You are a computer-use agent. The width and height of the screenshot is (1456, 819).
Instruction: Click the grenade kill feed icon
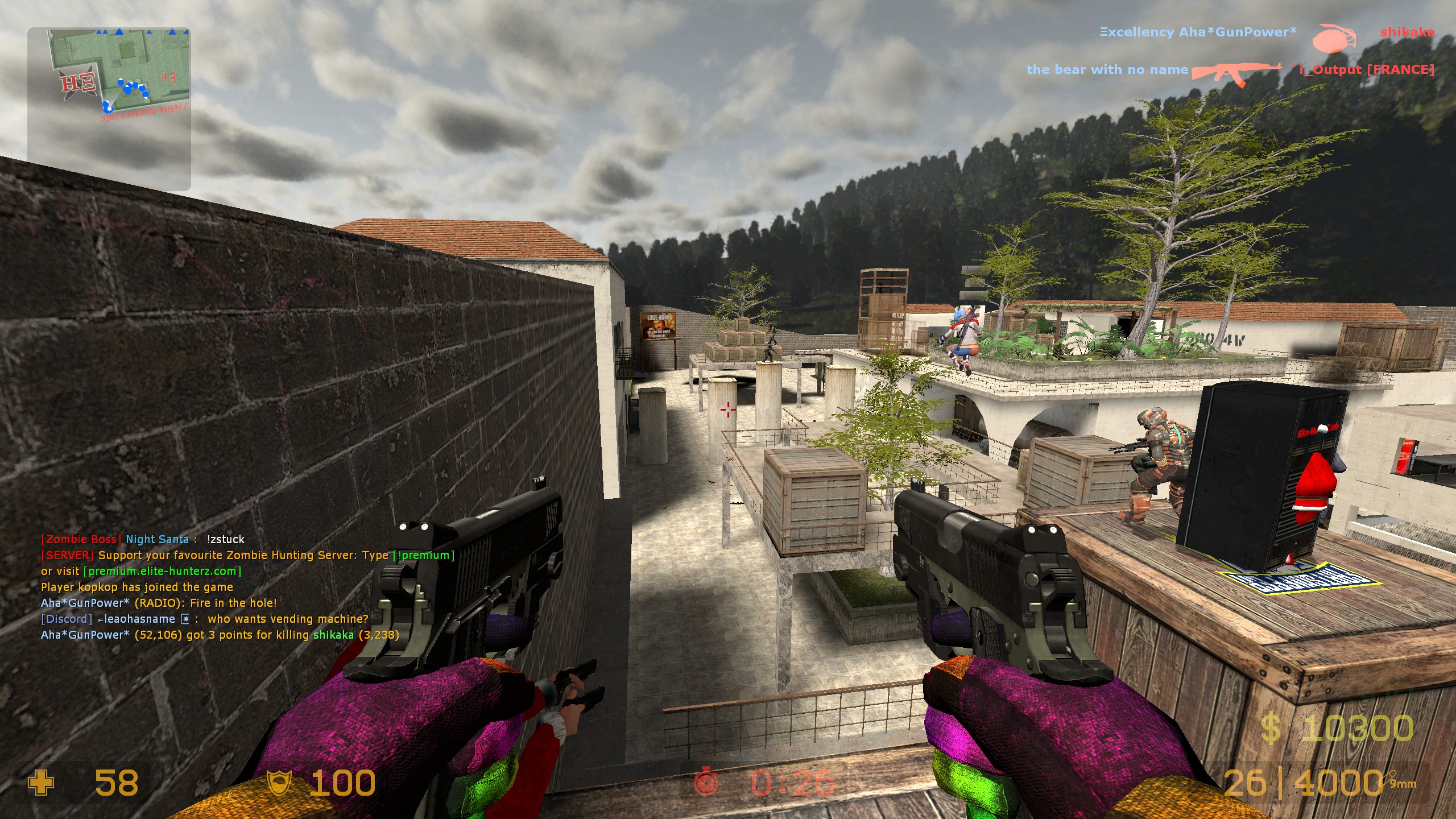tap(1334, 38)
